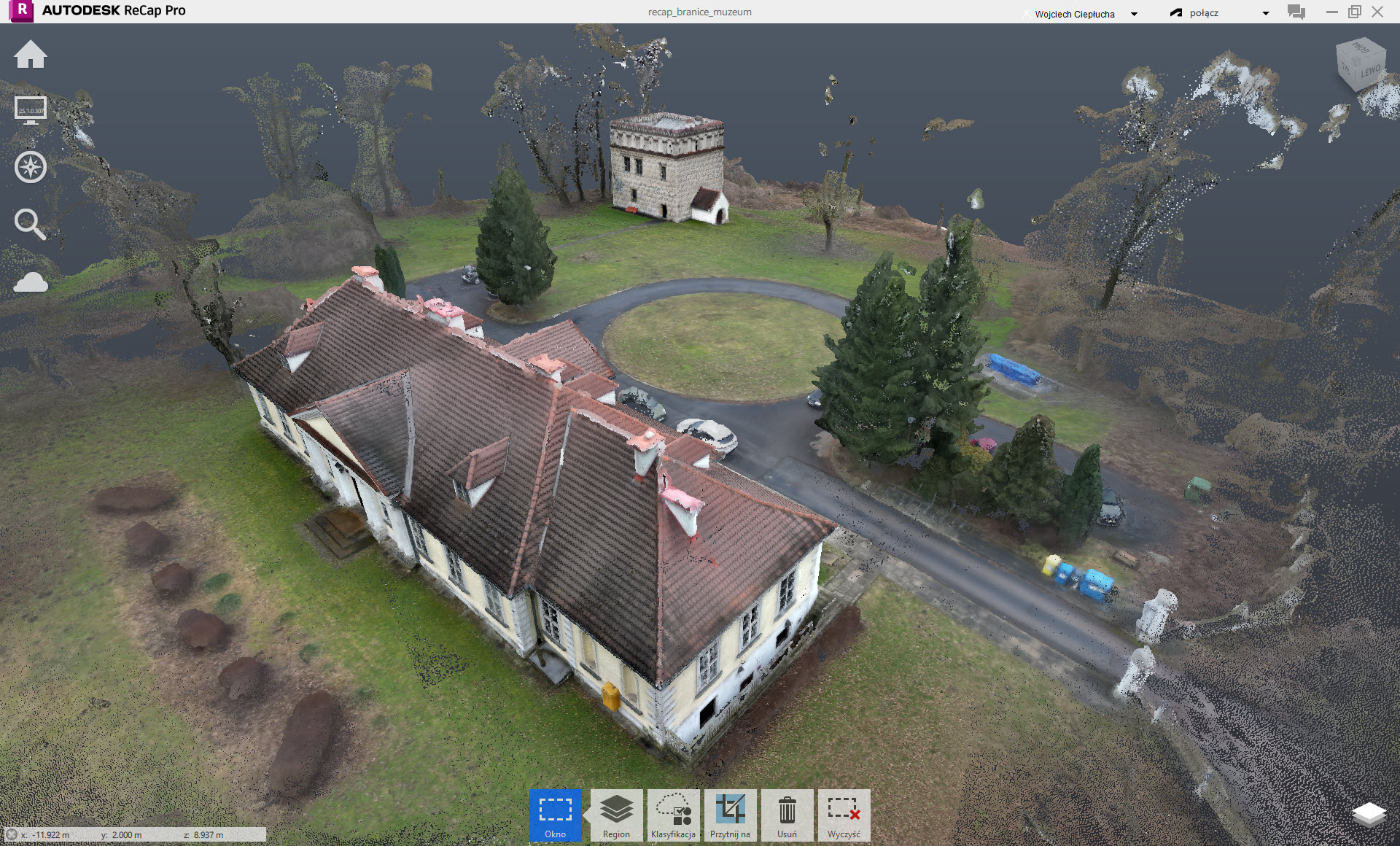This screenshot has width=1400, height=846.
Task: Close the ReCap Pro window
Action: point(1377,12)
